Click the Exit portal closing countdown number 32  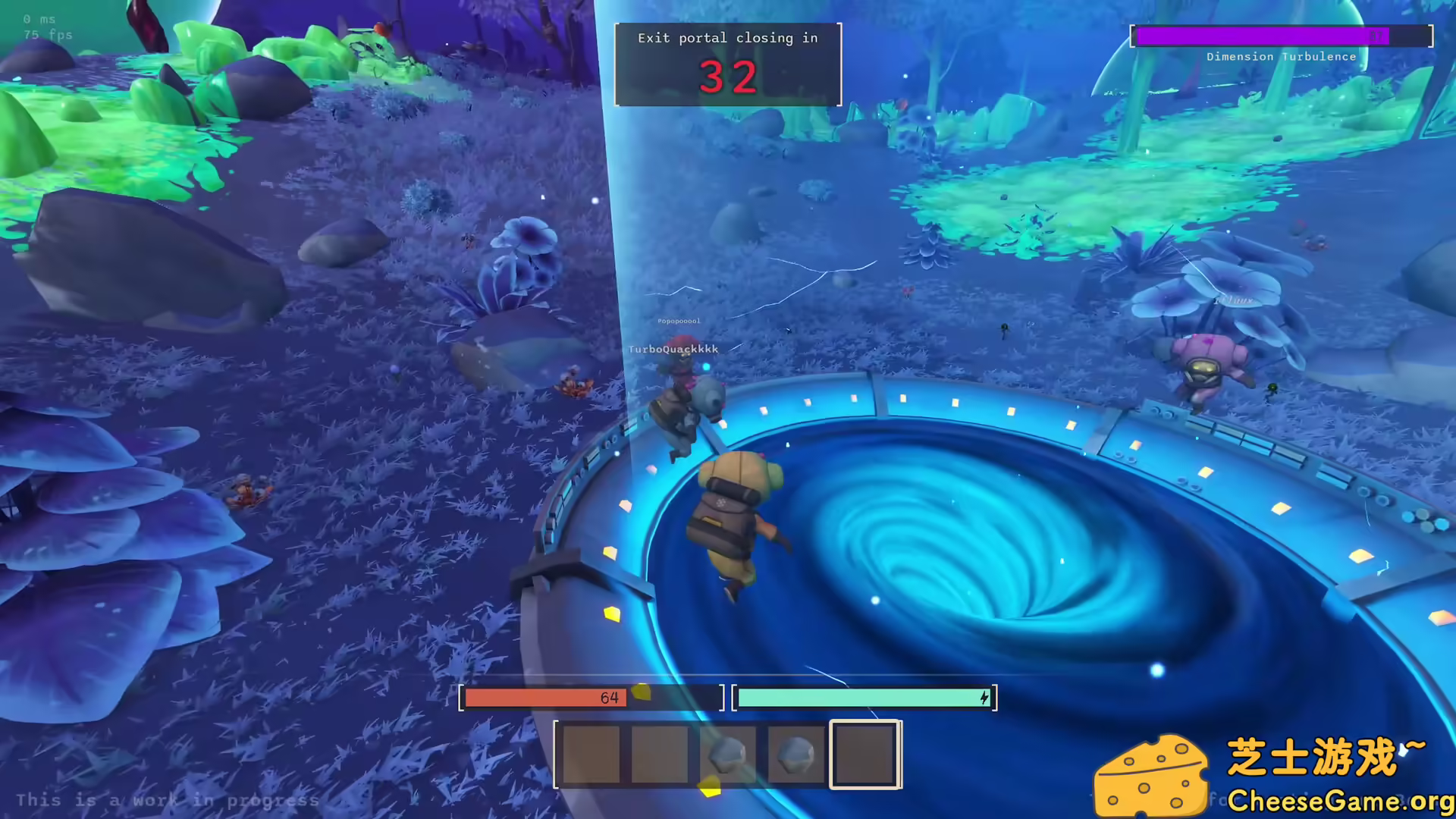tap(726, 76)
